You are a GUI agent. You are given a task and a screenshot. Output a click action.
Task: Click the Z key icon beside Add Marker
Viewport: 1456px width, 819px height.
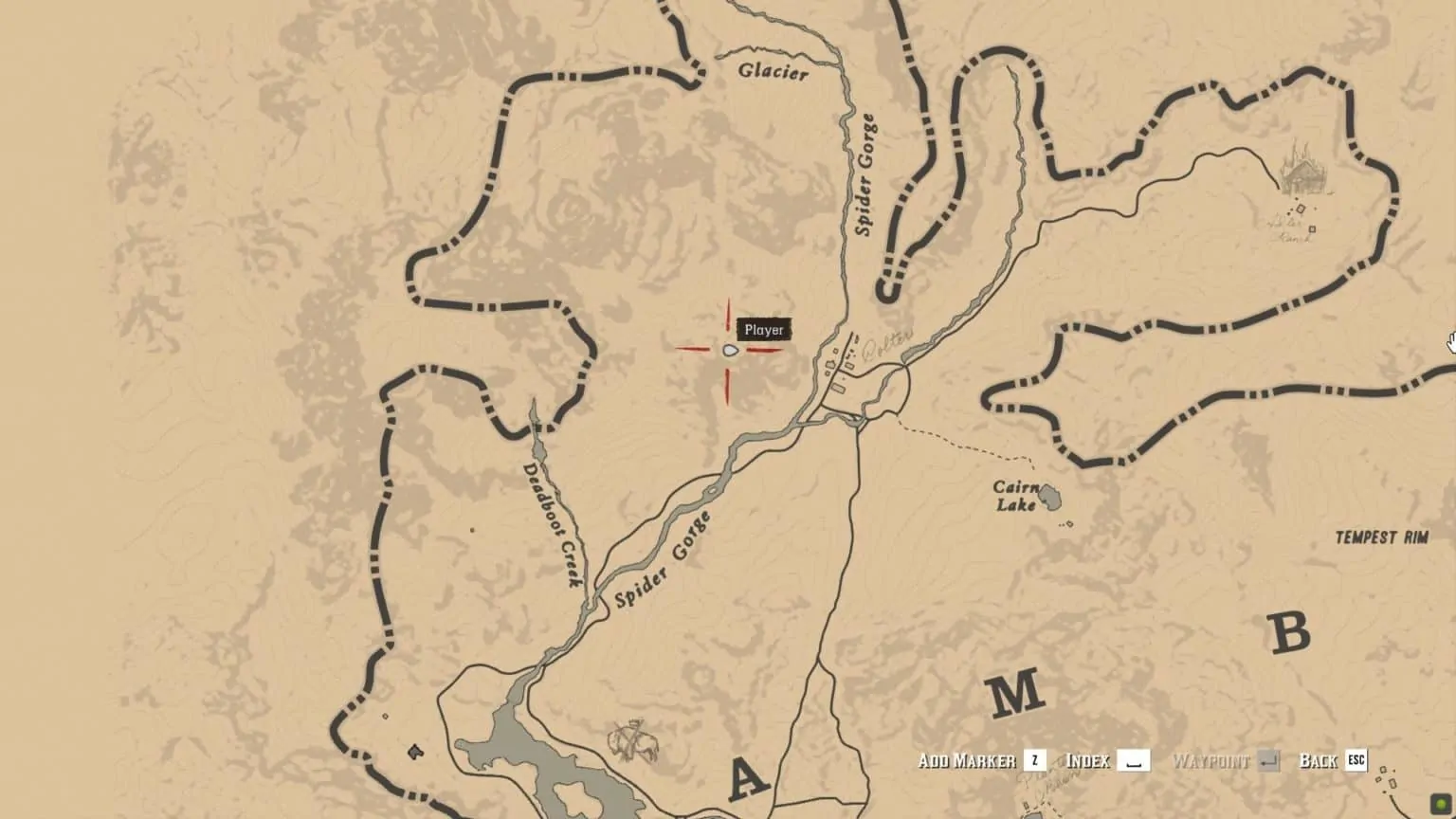click(1034, 759)
